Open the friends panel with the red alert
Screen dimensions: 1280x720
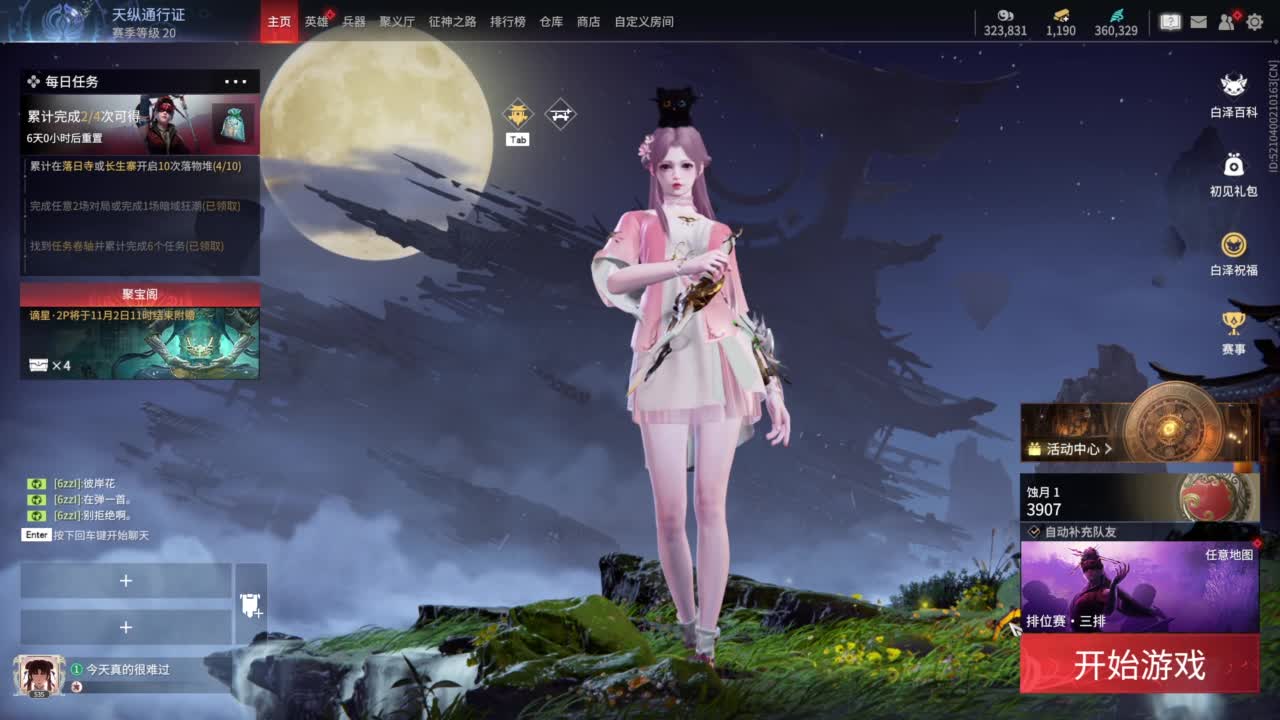[x=1225, y=22]
